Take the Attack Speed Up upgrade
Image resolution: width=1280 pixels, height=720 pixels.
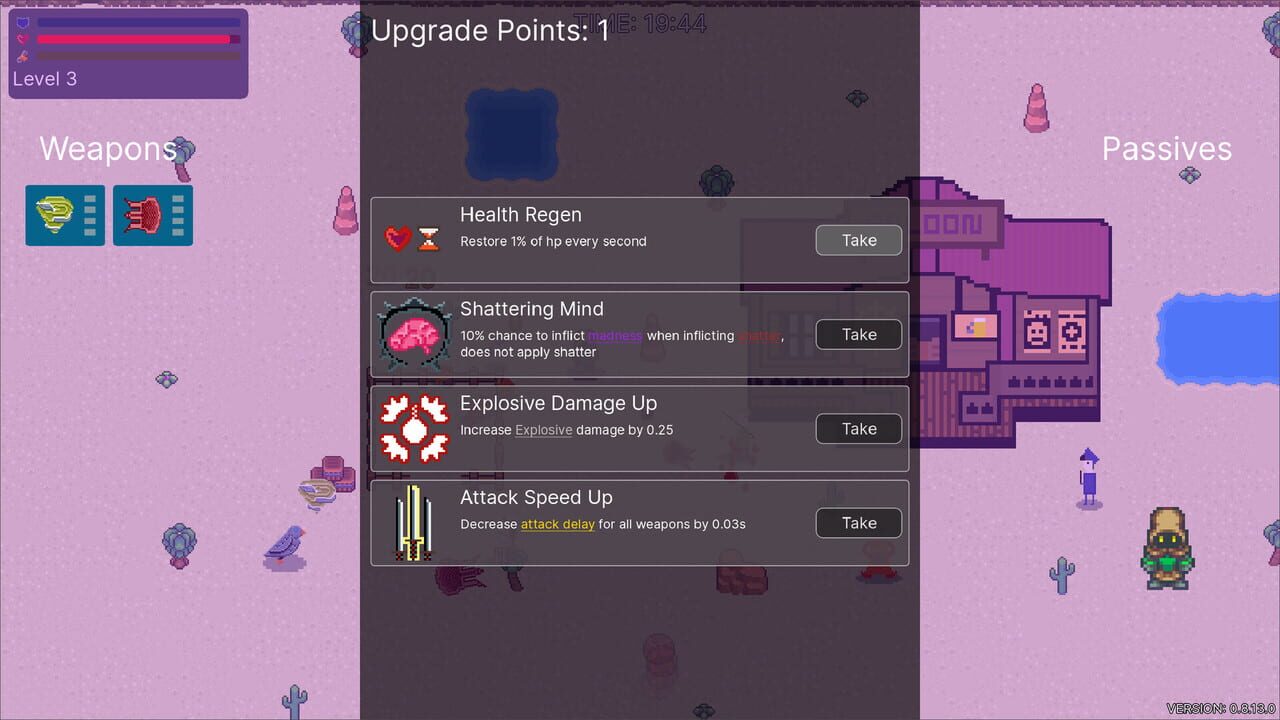[x=858, y=522]
